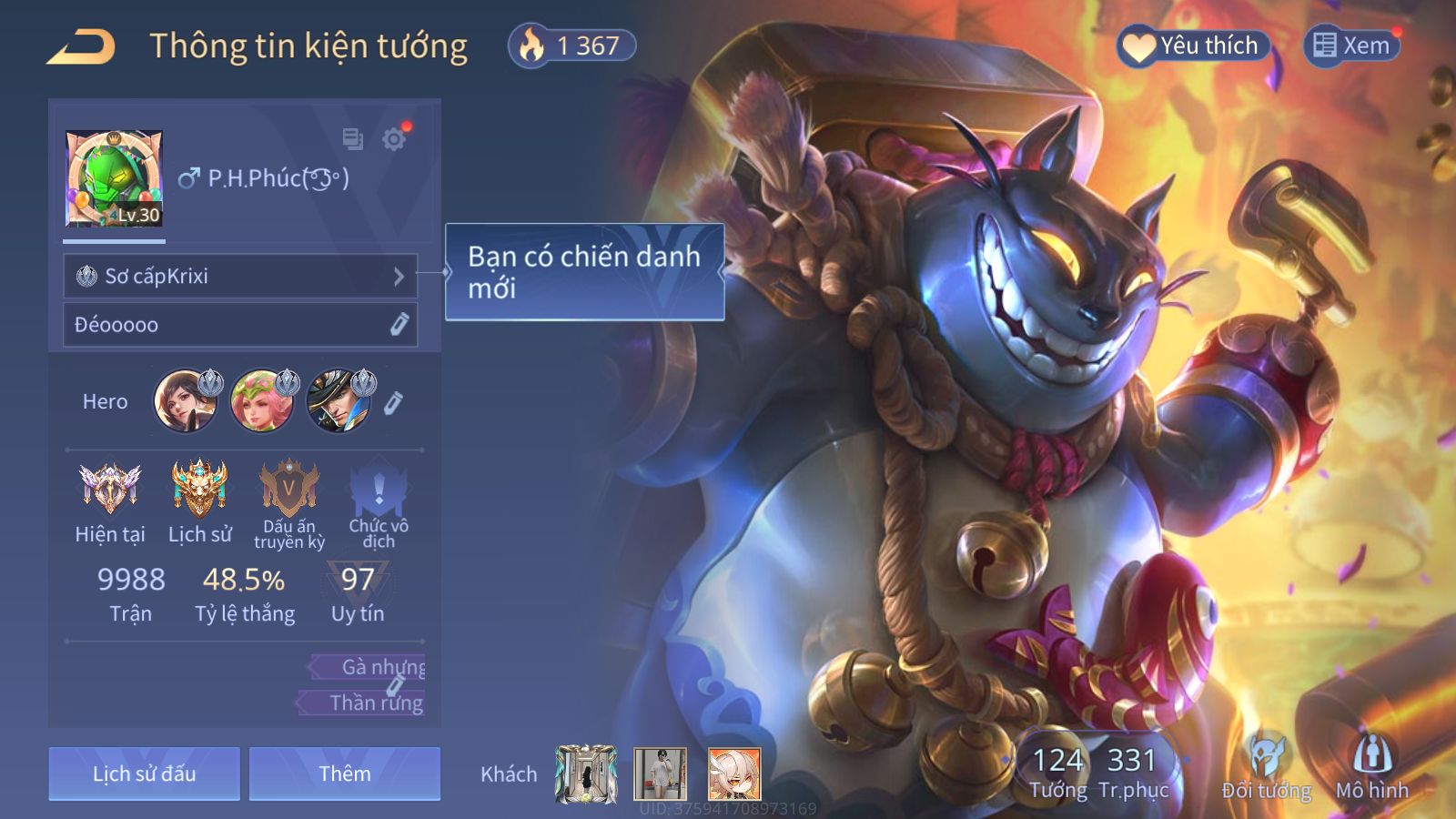View the 331 Tr.phục skins count
Viewport: 1456px width, 819px height.
coord(1132,772)
